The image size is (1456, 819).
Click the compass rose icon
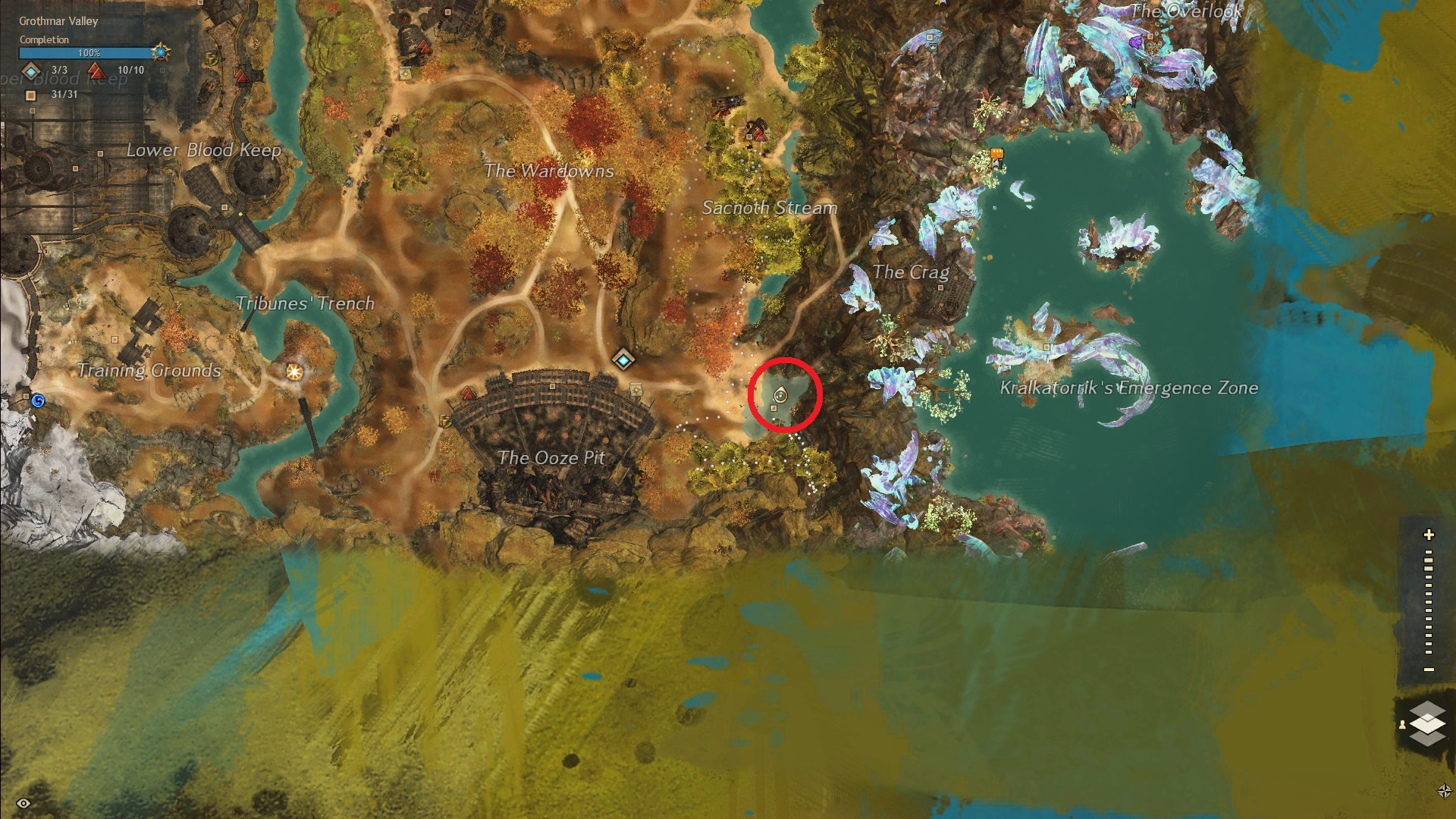[x=1444, y=791]
